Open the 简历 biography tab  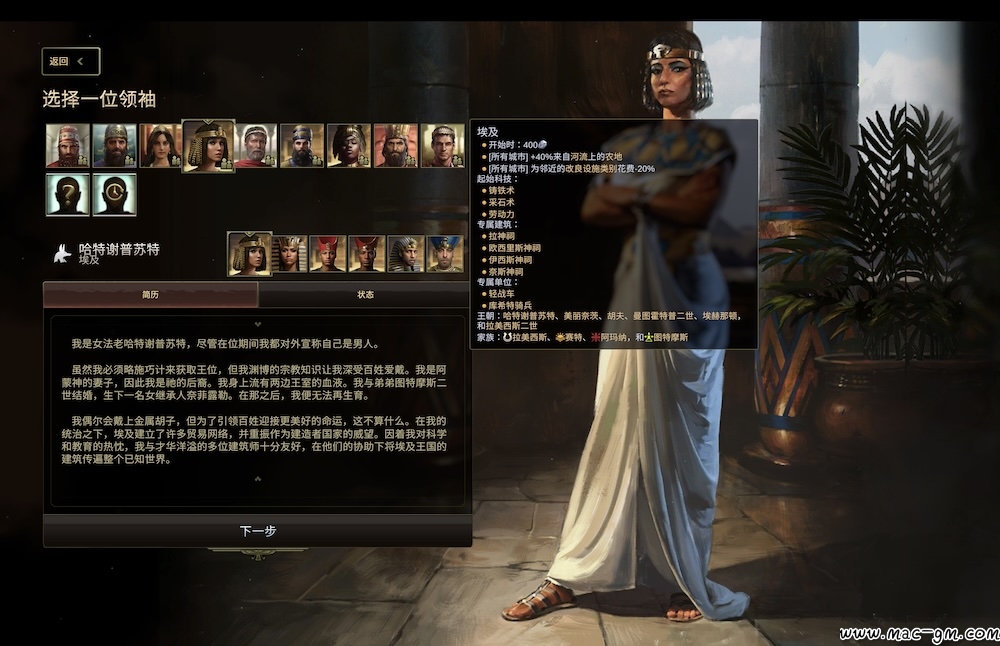(150, 294)
